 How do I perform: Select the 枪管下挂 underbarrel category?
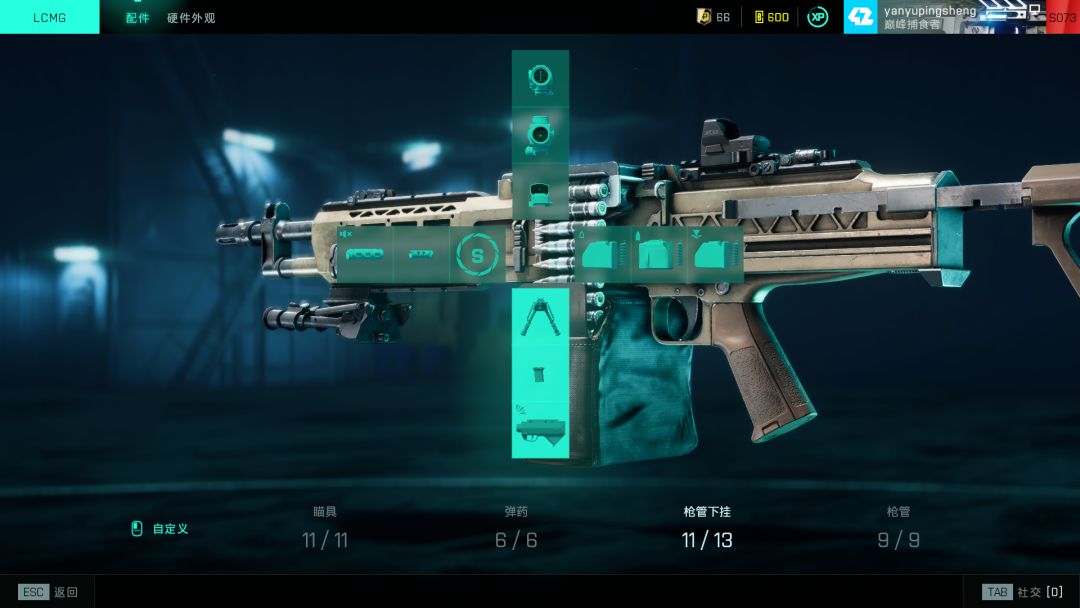(707, 528)
